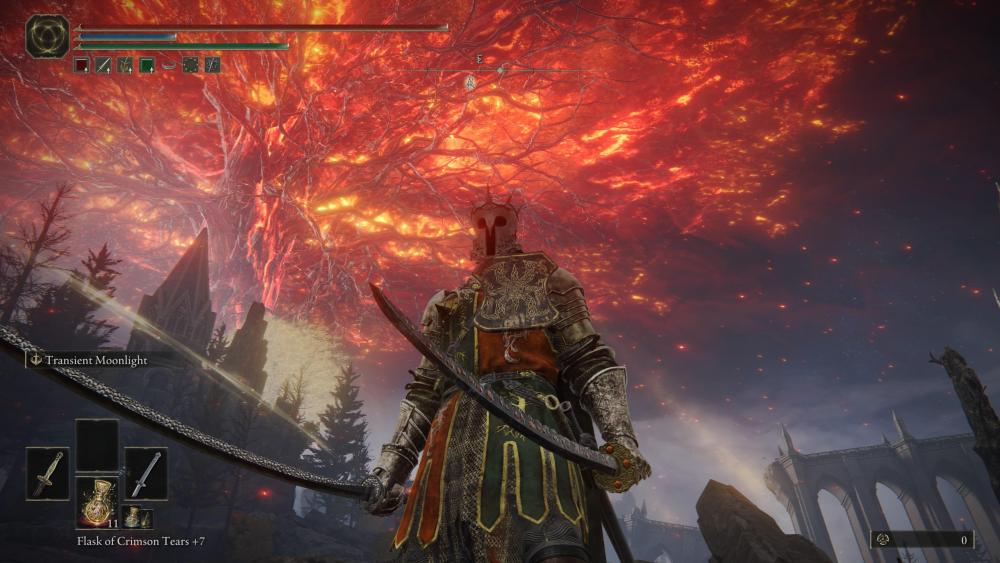The height and width of the screenshot is (563, 1000).
Task: Select the sword-shaped status buff icon
Action: (x=103, y=65)
